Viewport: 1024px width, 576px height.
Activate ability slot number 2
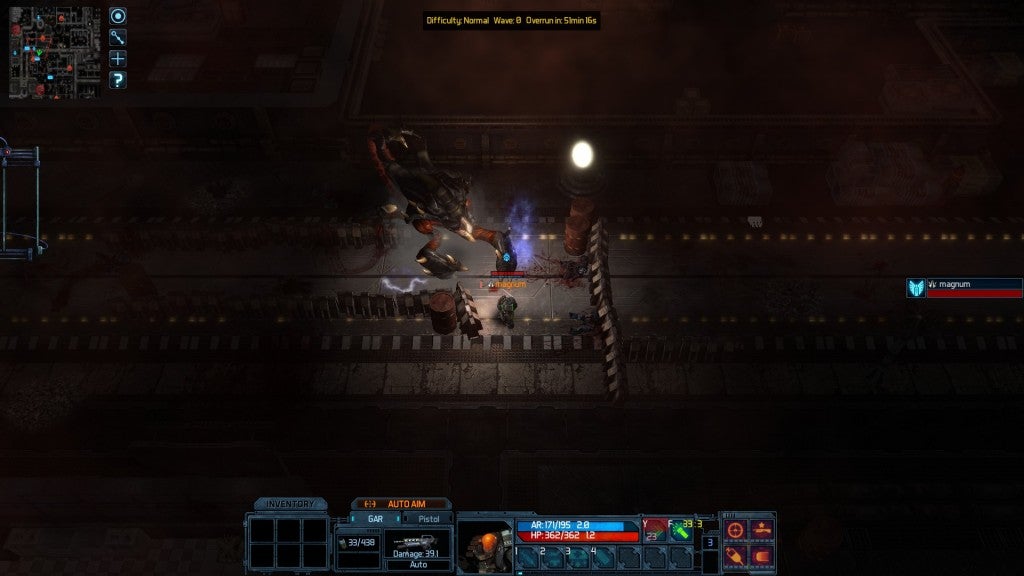pyautogui.click(x=554, y=558)
